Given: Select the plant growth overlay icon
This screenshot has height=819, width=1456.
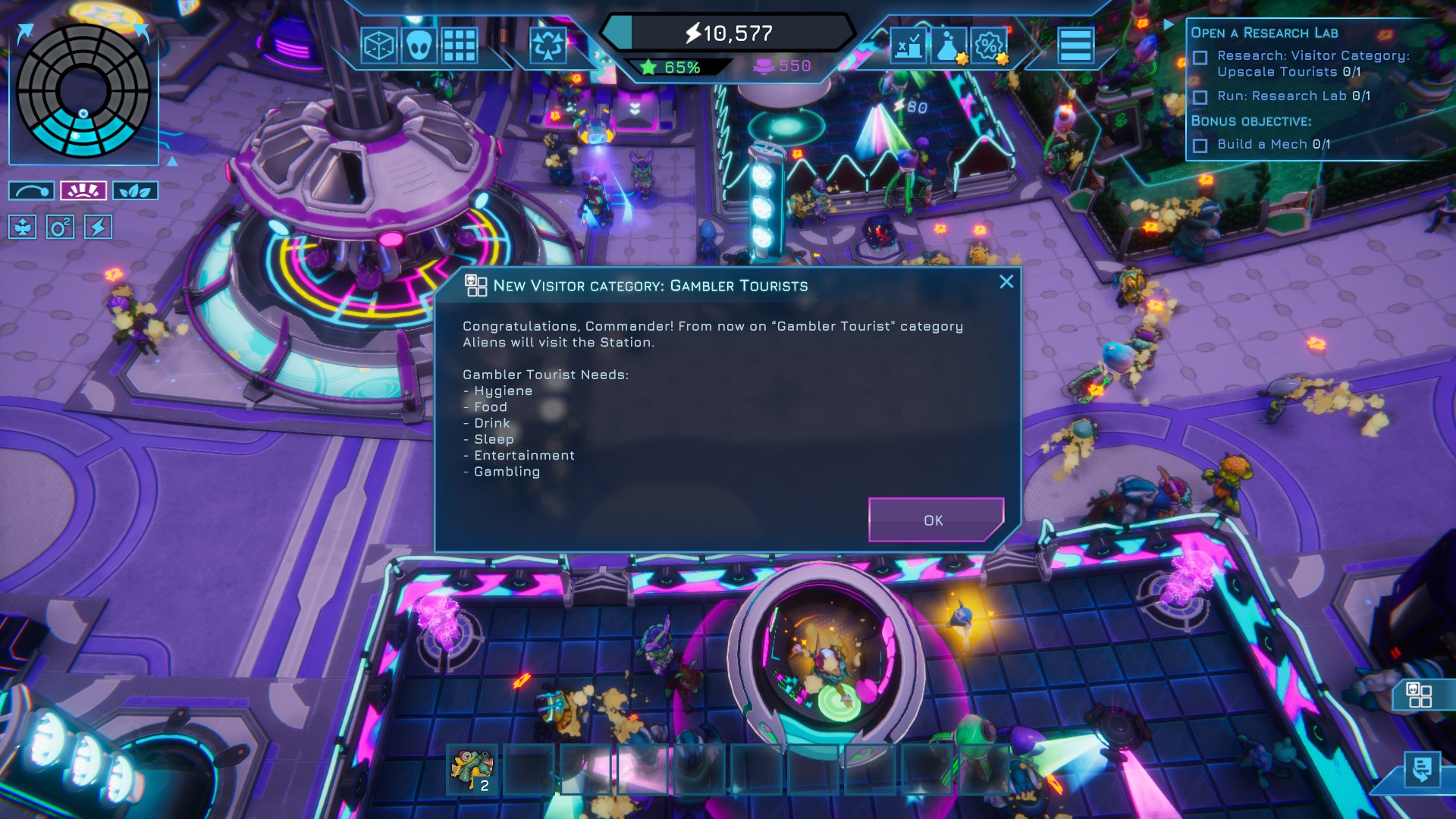Looking at the screenshot, I should [24, 227].
